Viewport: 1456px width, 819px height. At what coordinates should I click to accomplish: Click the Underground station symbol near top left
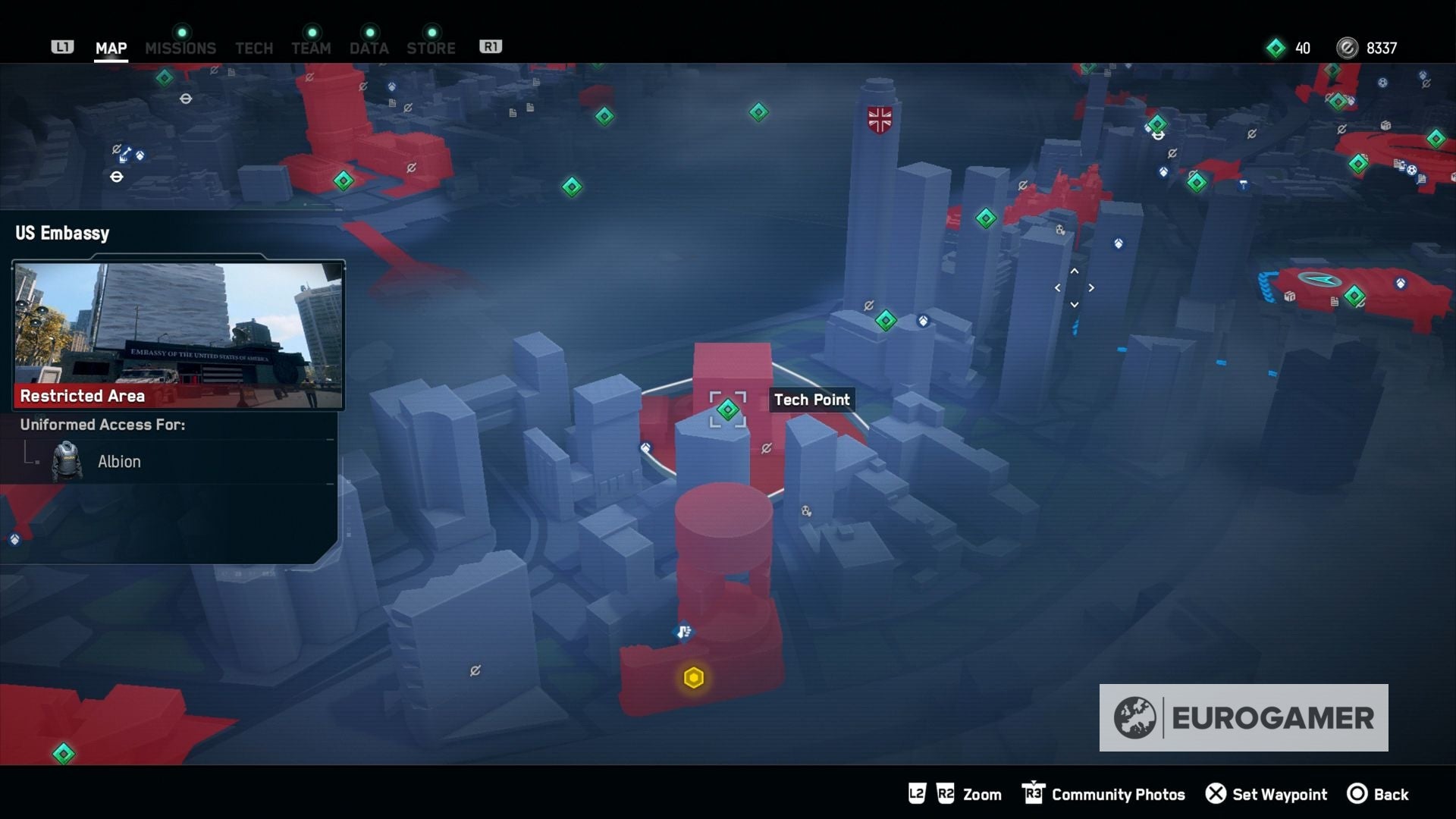(x=186, y=99)
